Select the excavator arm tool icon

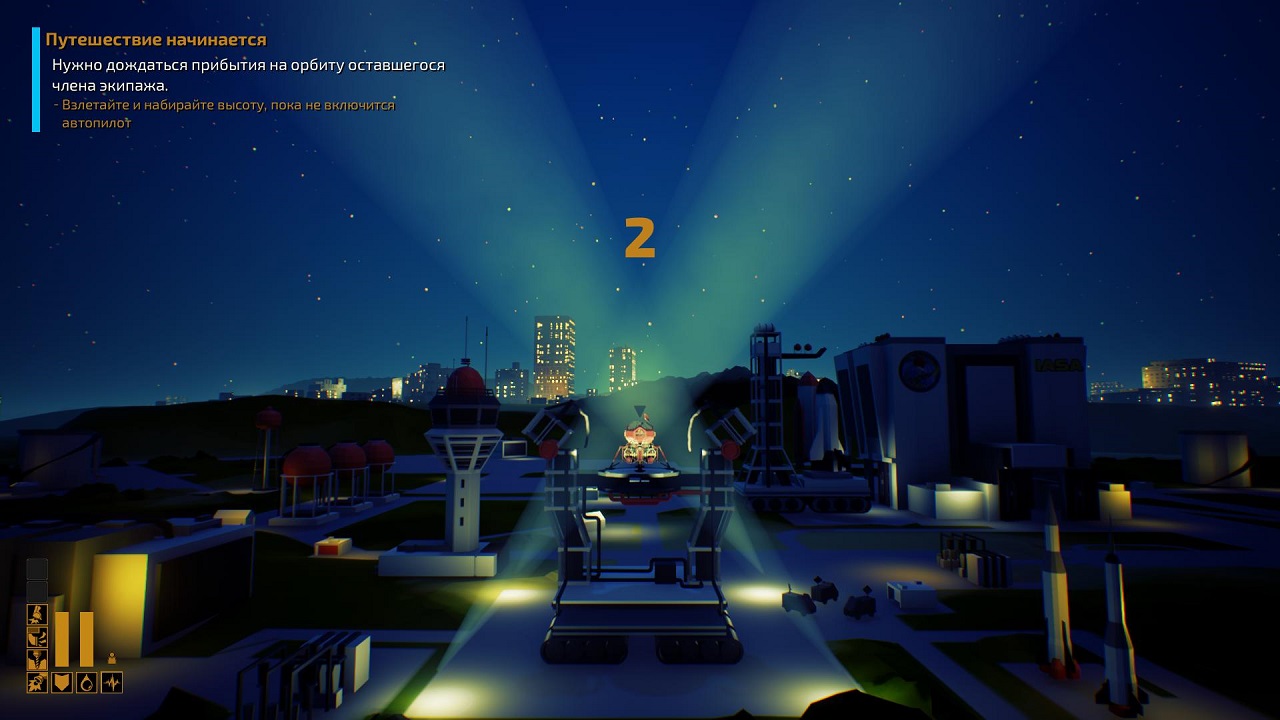[x=37, y=636]
